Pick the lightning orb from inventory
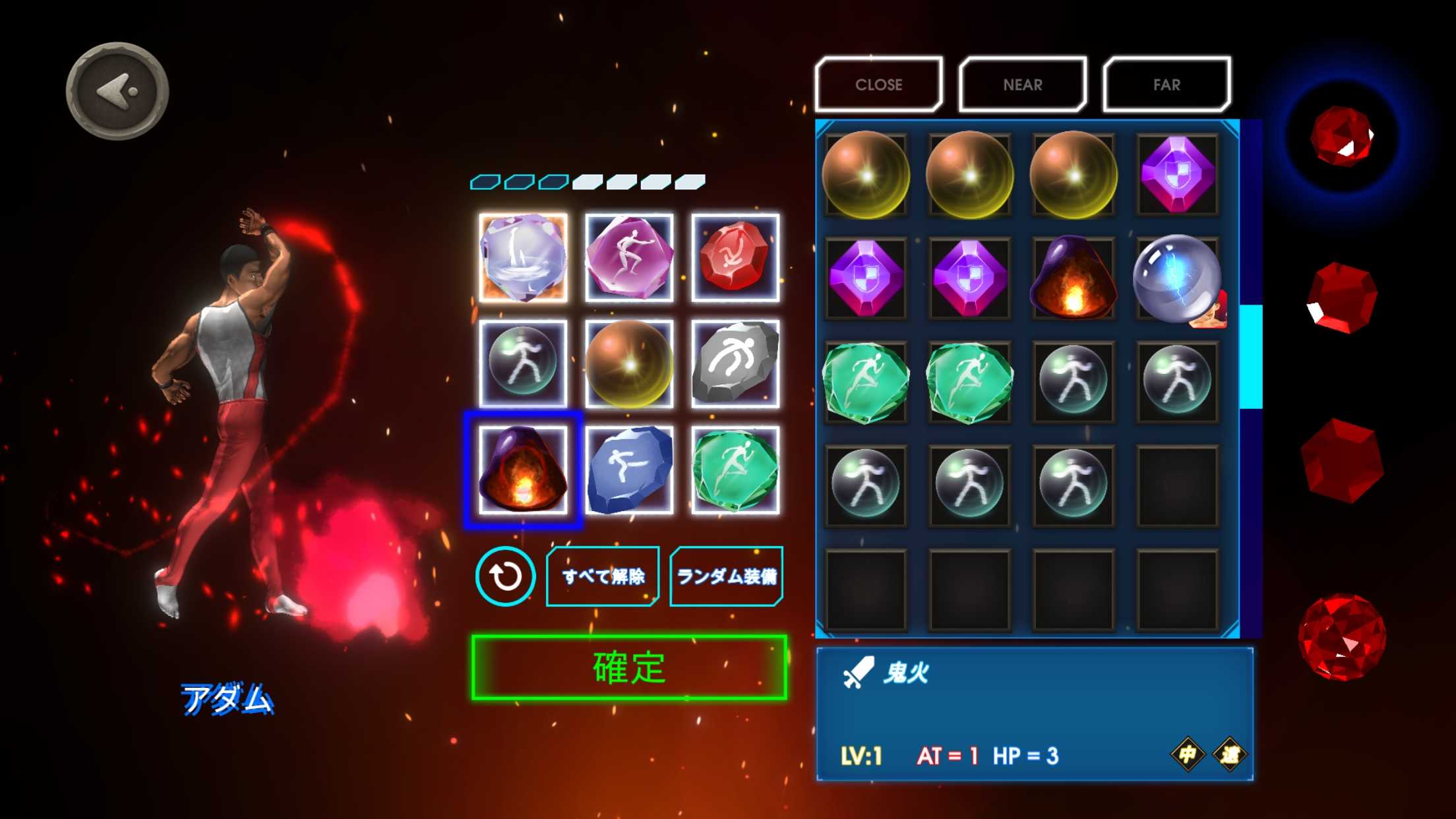1456x819 pixels. coord(1176,278)
